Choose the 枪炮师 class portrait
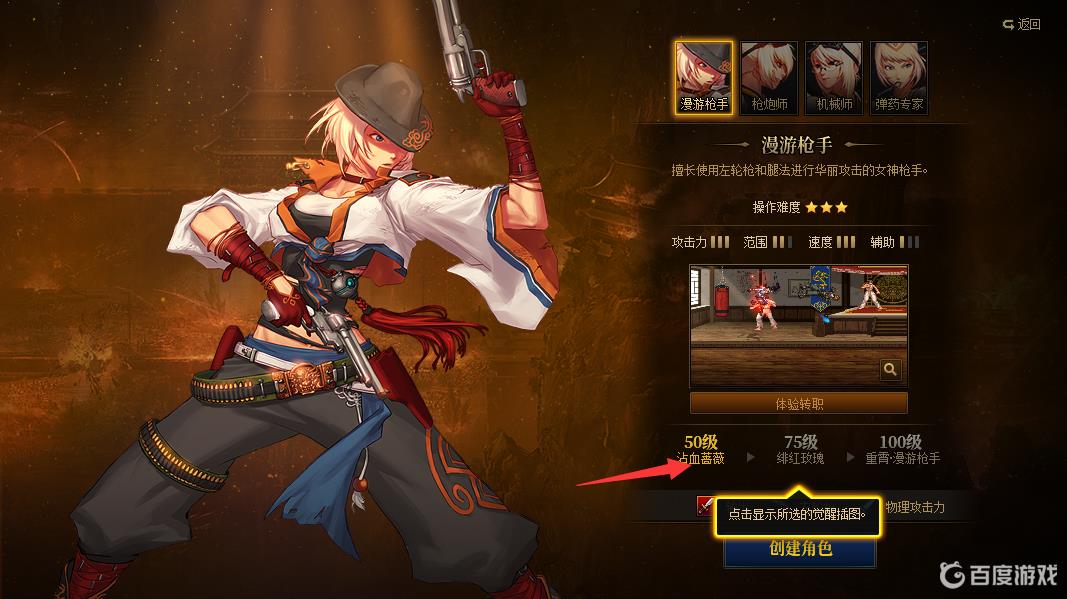This screenshot has width=1067, height=599. (769, 77)
